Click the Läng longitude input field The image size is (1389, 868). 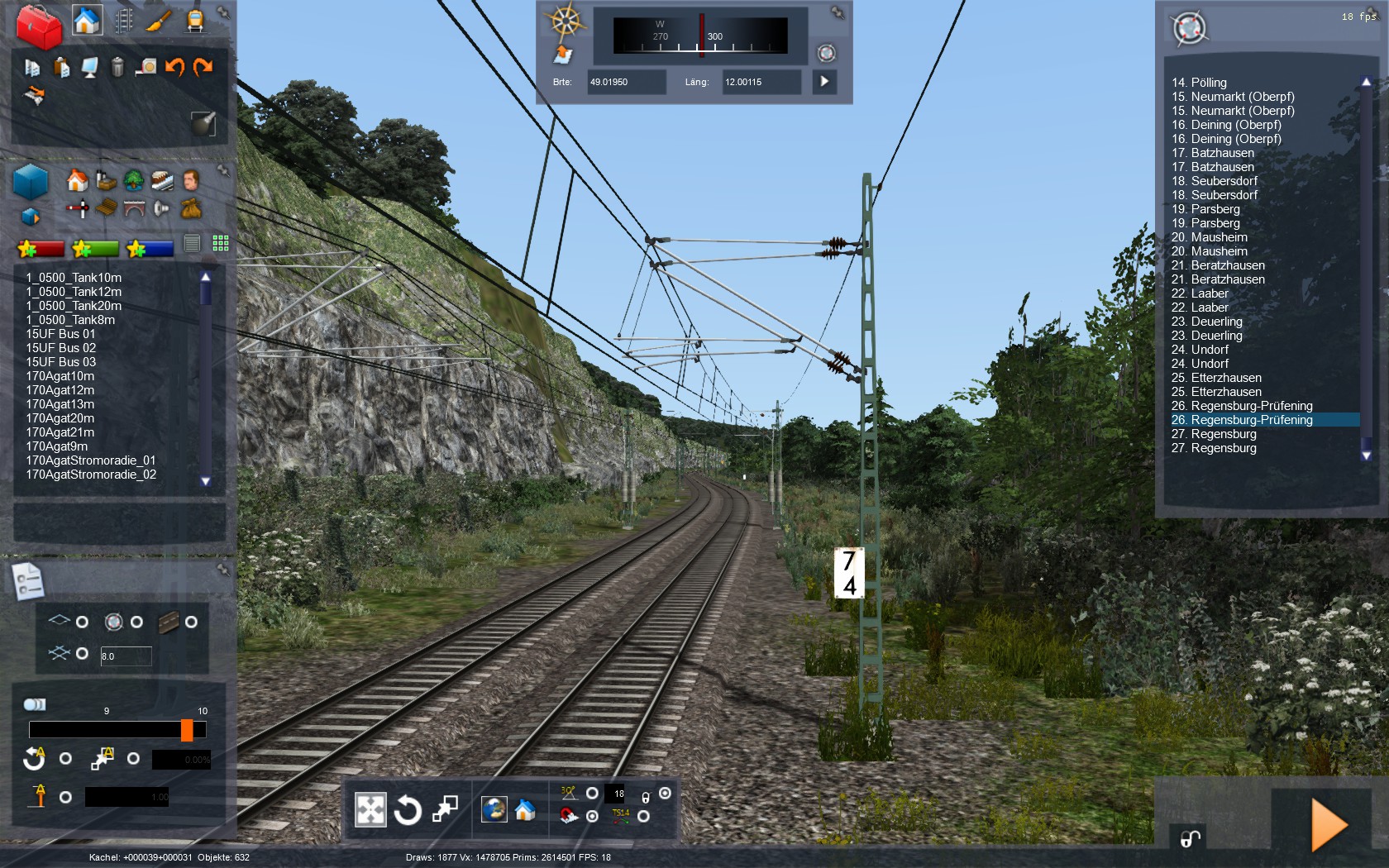(761, 82)
